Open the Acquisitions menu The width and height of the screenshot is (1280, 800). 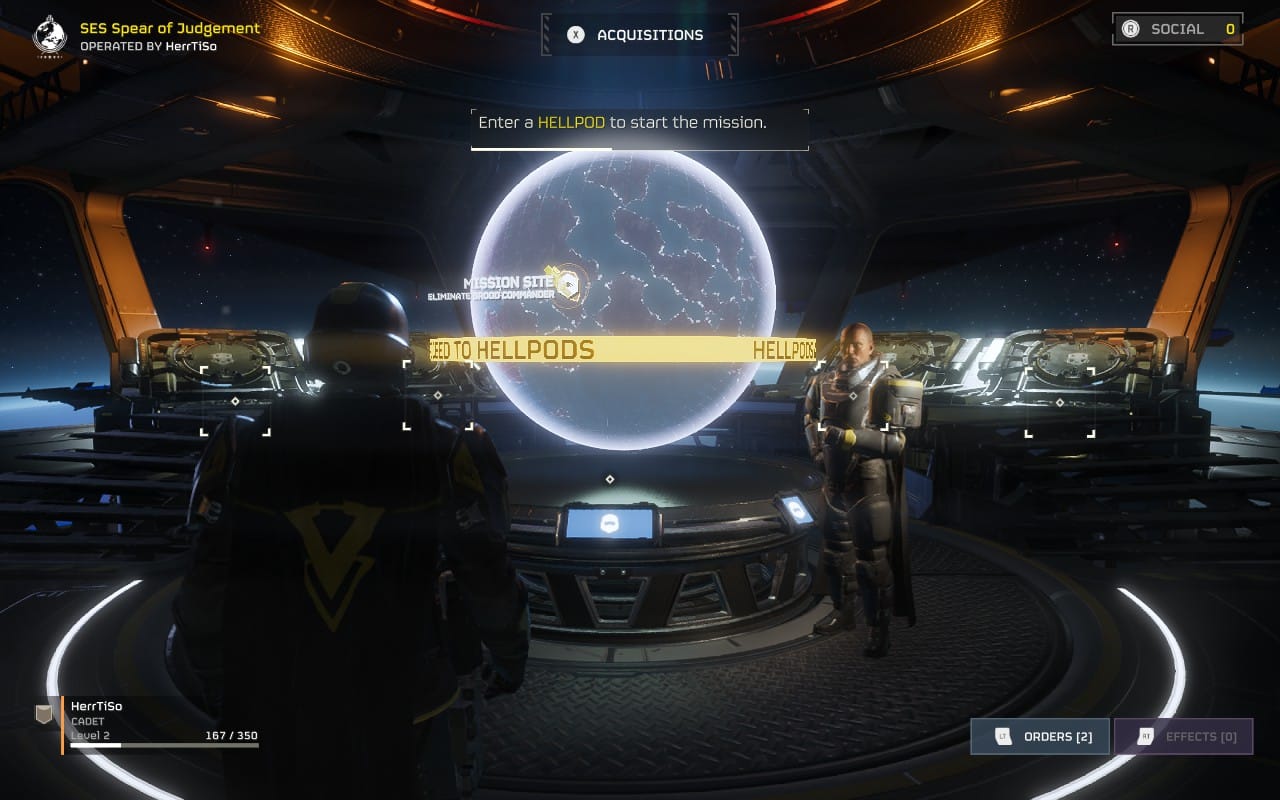(x=639, y=35)
